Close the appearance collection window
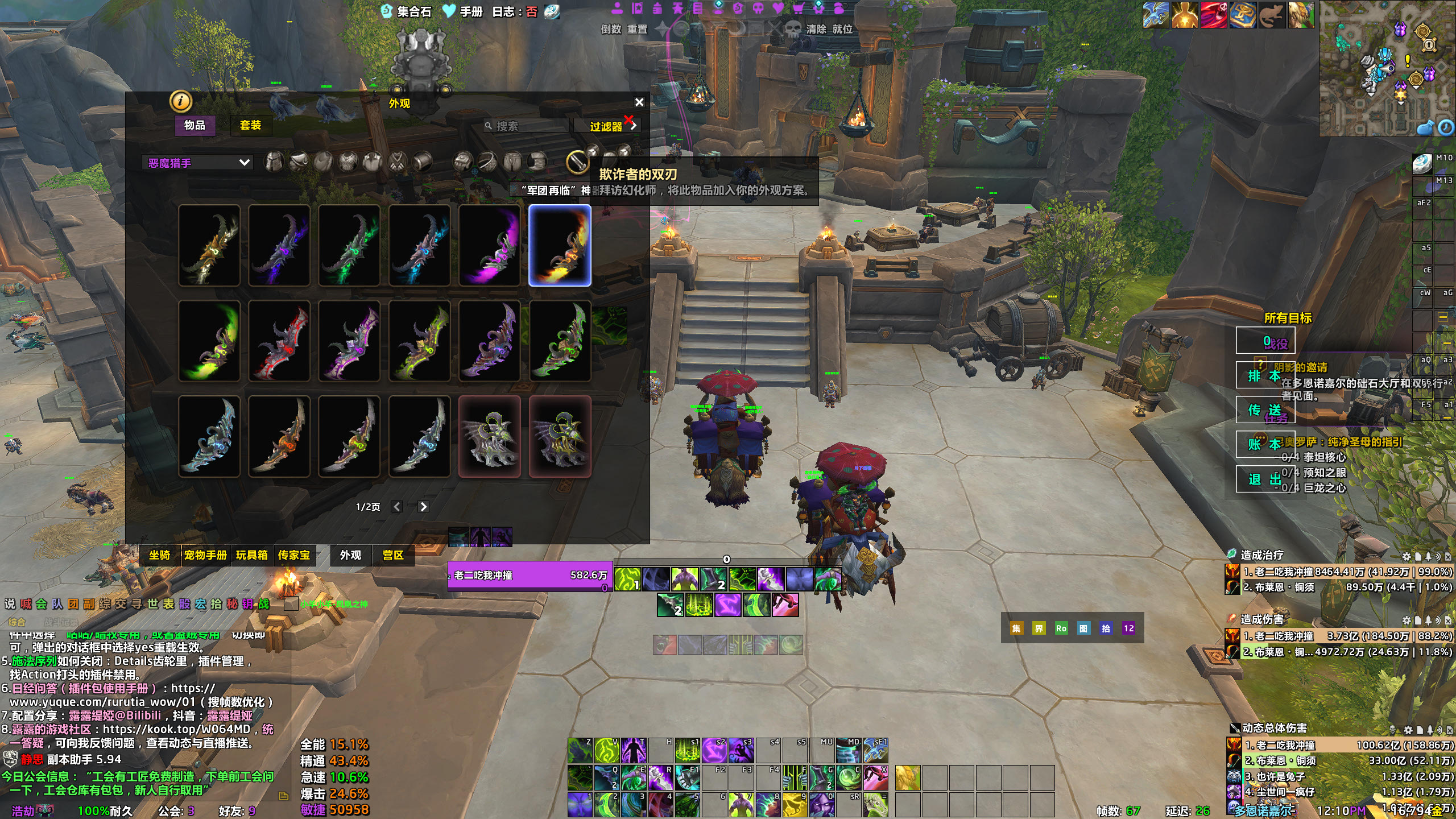Image resolution: width=1456 pixels, height=819 pixels. coord(639,102)
